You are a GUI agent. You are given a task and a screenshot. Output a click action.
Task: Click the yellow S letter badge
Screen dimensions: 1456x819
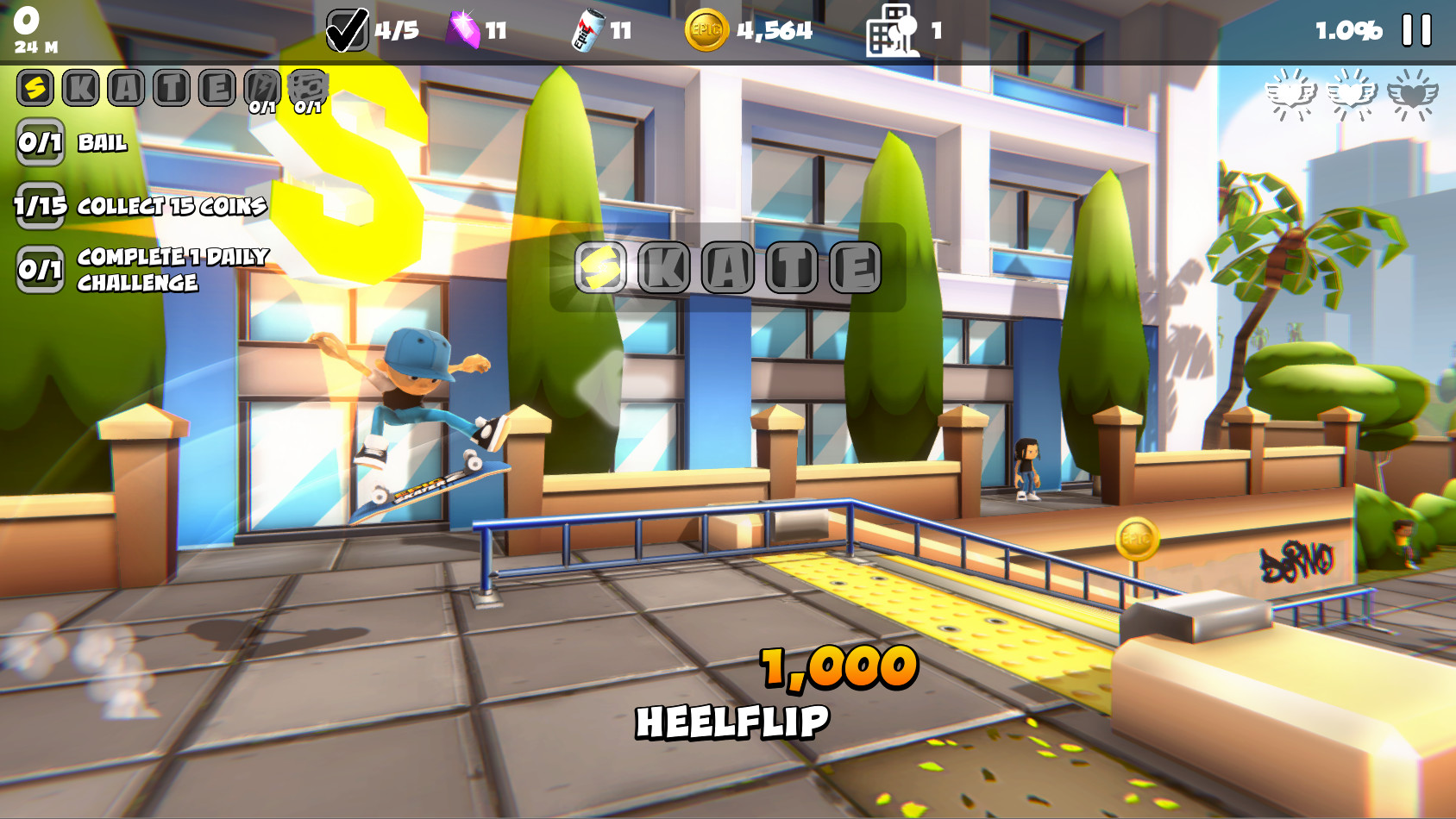point(35,85)
